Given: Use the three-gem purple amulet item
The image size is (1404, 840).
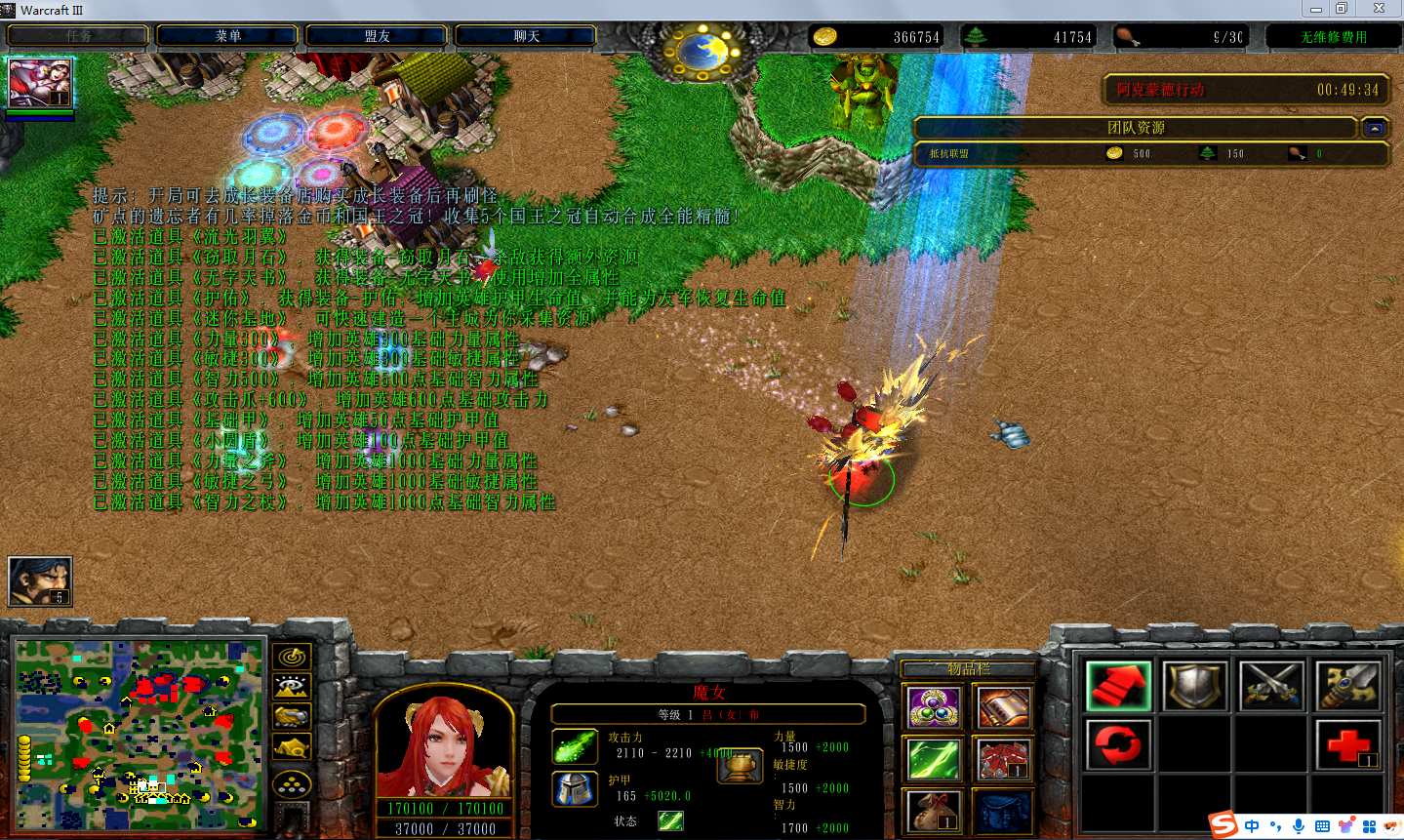Looking at the screenshot, I should pos(934,707).
